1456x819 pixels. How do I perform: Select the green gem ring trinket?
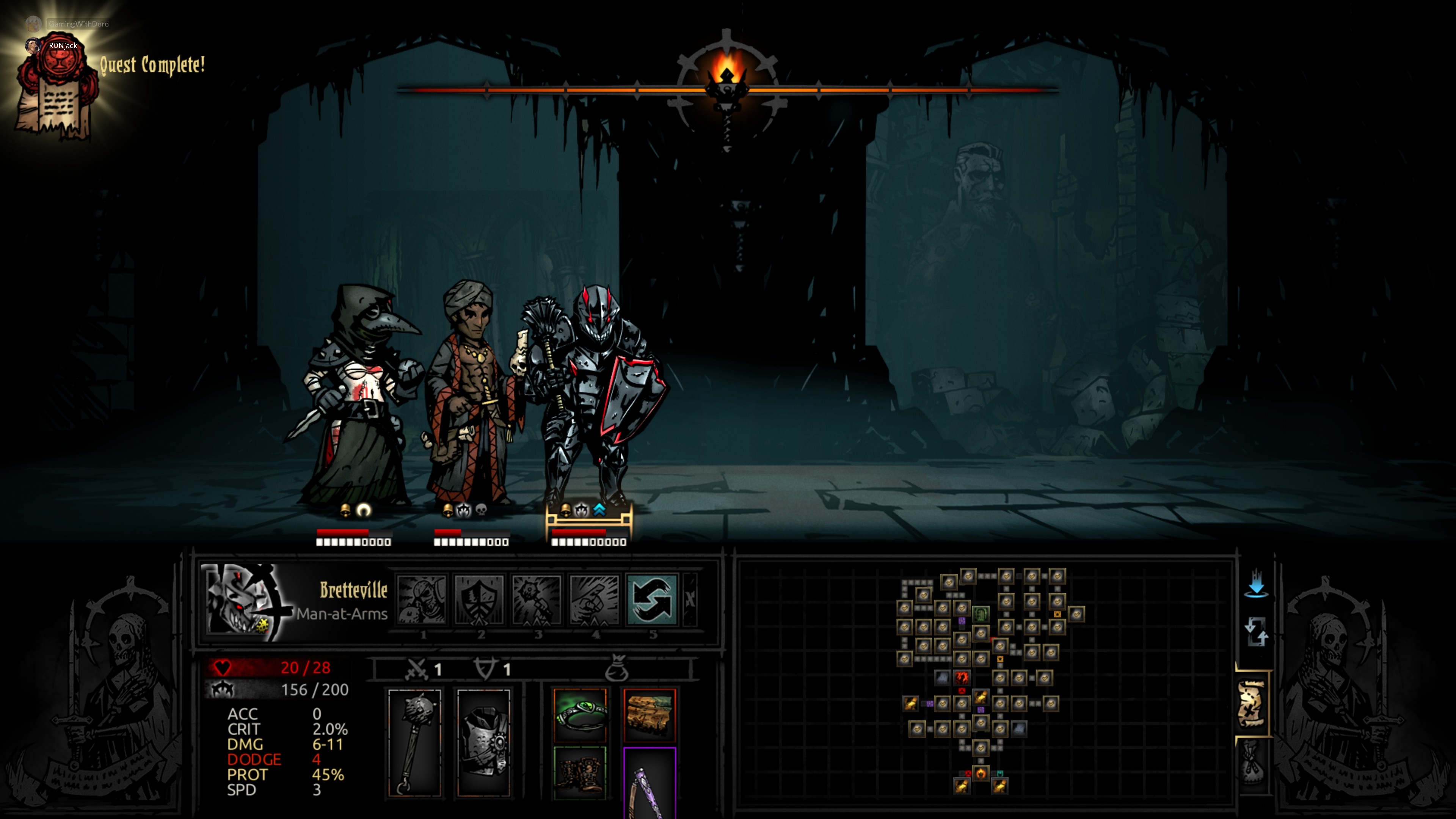pyautogui.click(x=580, y=714)
